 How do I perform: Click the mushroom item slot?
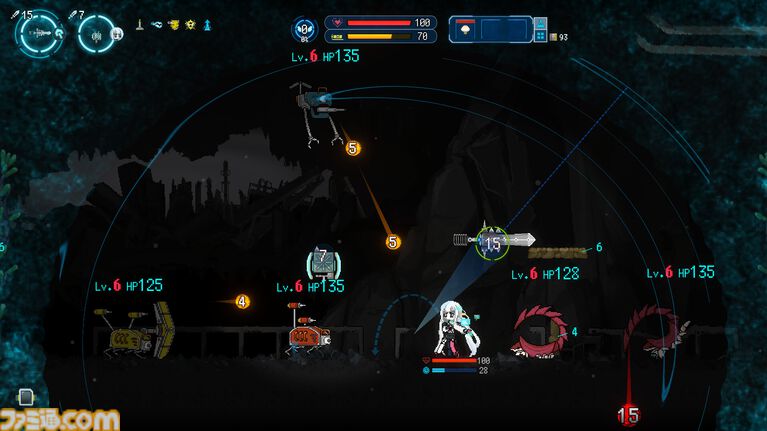pyautogui.click(x=466, y=30)
